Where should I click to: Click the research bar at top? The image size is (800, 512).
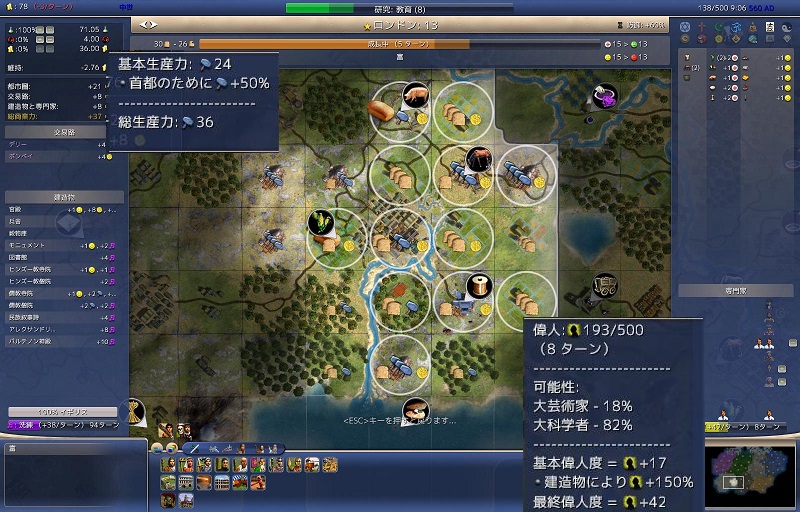[398, 8]
